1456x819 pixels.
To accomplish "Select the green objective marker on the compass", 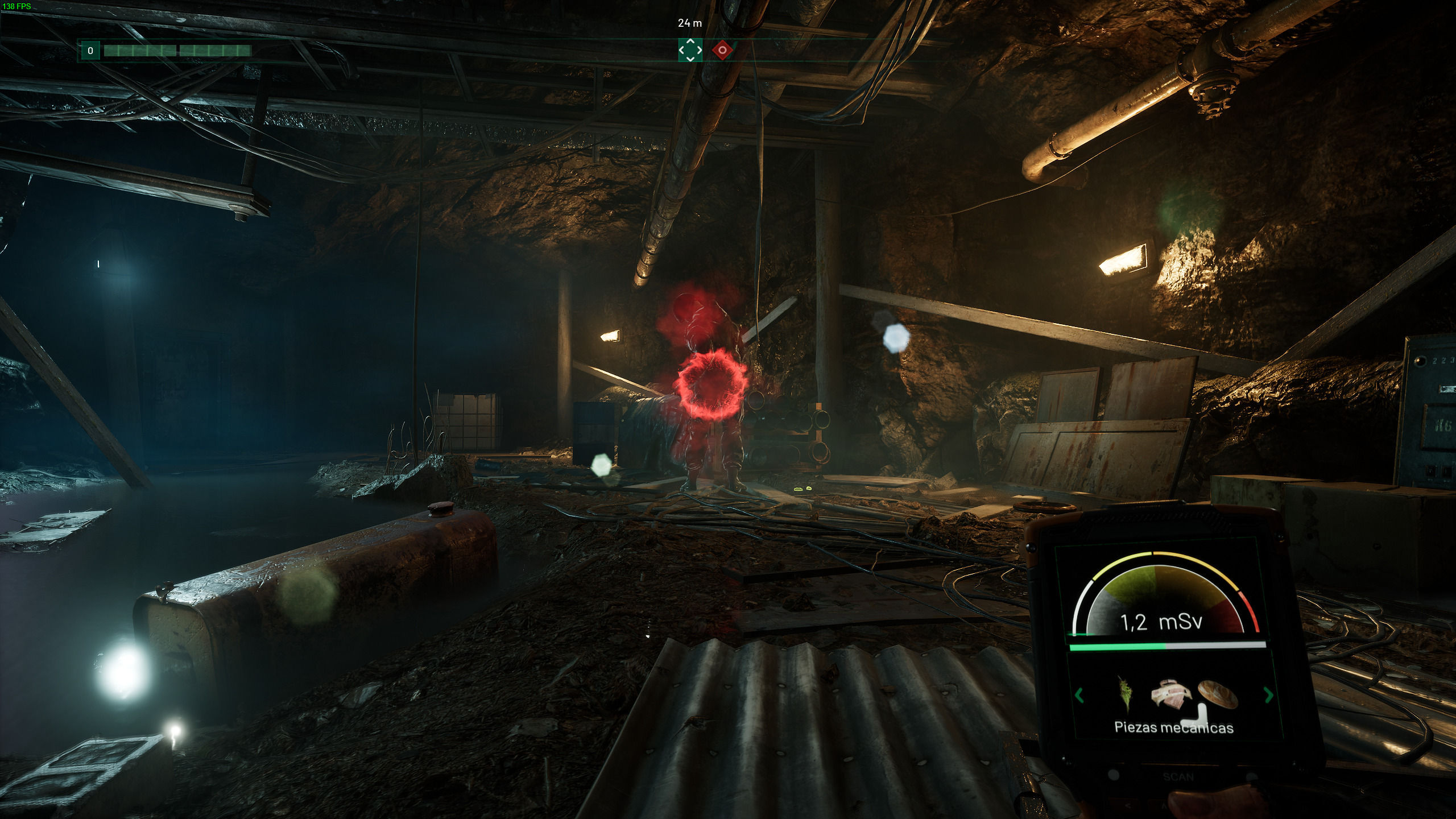I will pos(690,50).
